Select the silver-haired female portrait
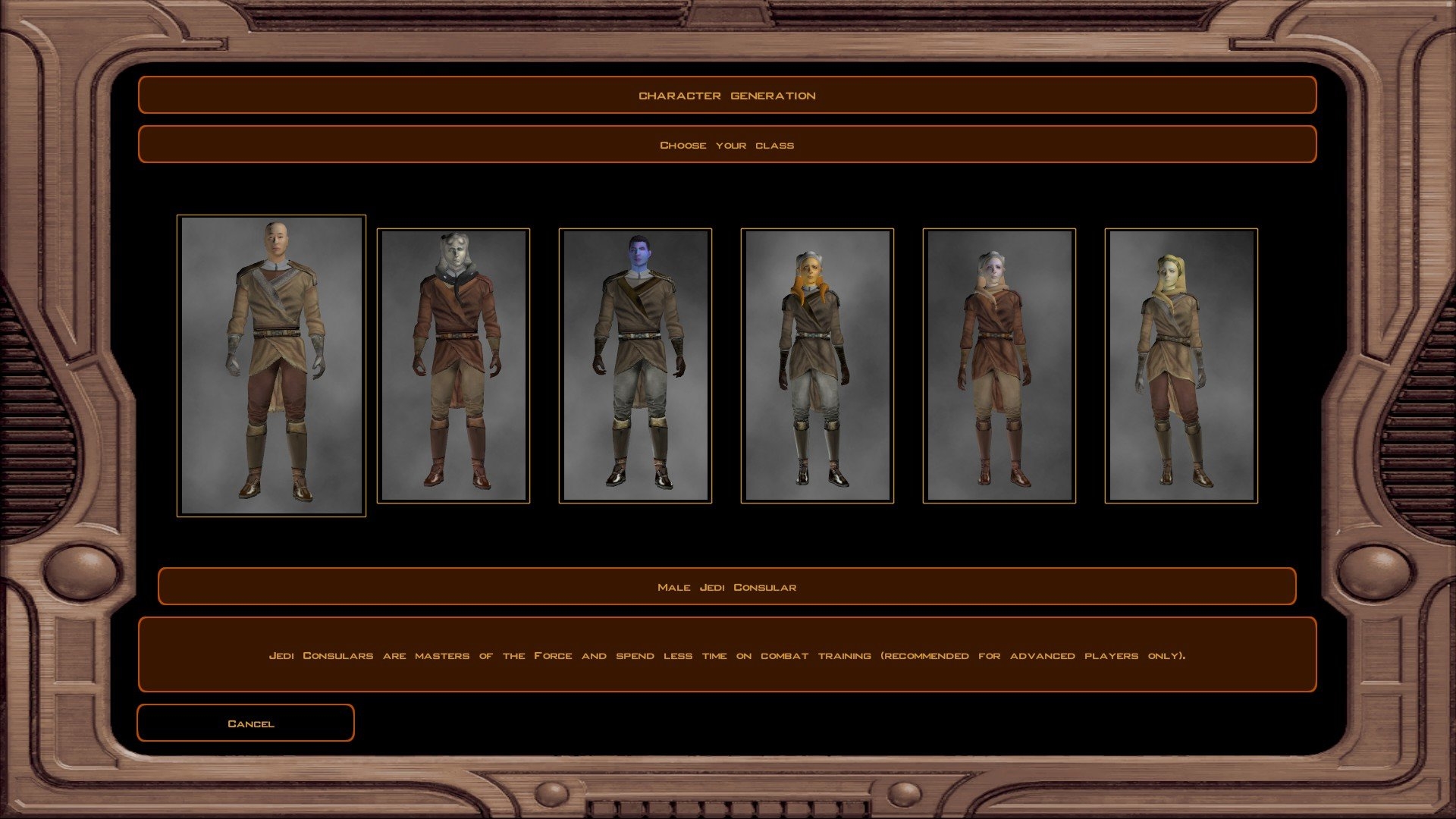The height and width of the screenshot is (819, 1456). pyautogui.click(x=999, y=364)
